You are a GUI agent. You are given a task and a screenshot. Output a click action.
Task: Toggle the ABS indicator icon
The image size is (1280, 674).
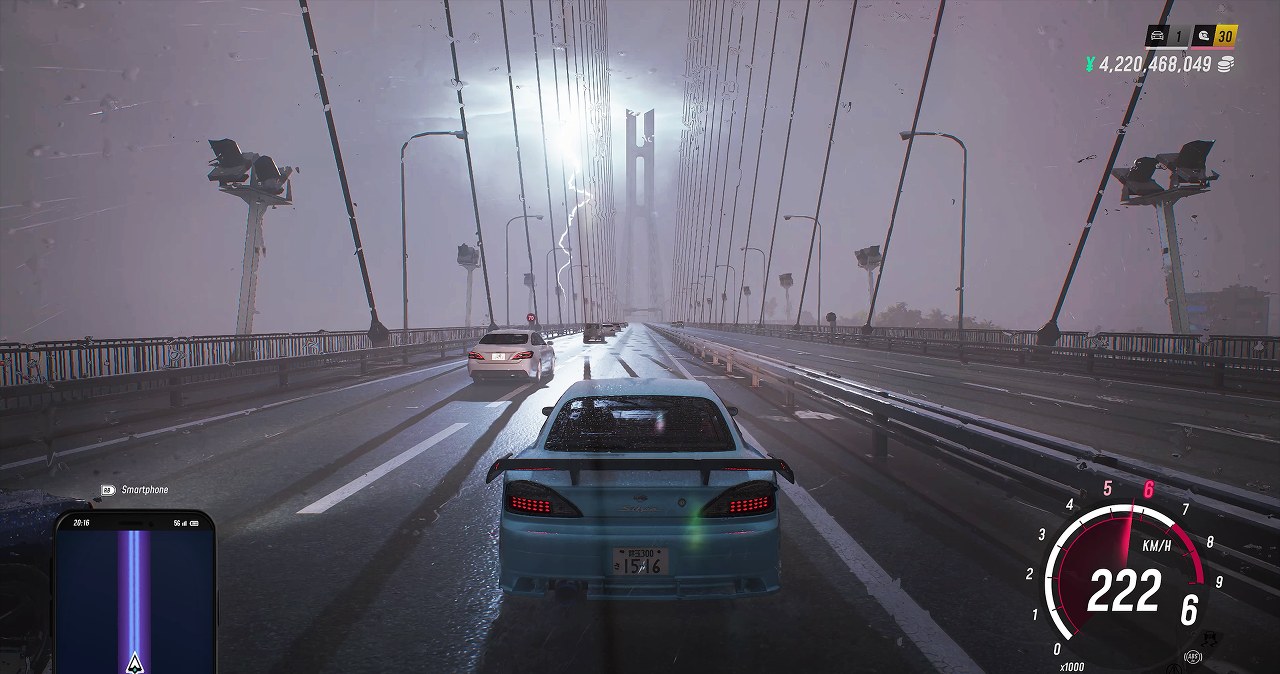[x=1192, y=657]
